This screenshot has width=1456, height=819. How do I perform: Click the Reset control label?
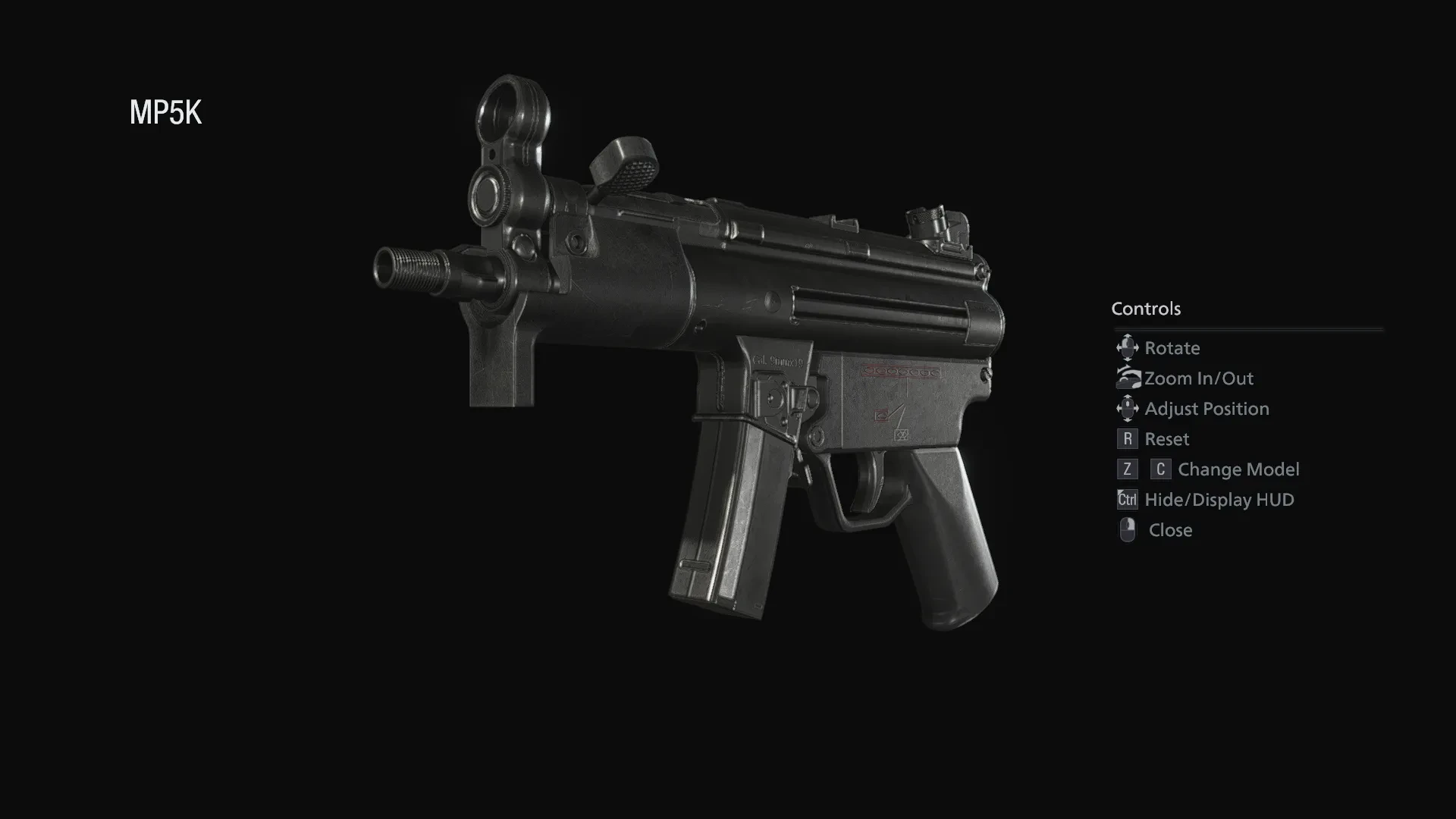pos(1167,438)
